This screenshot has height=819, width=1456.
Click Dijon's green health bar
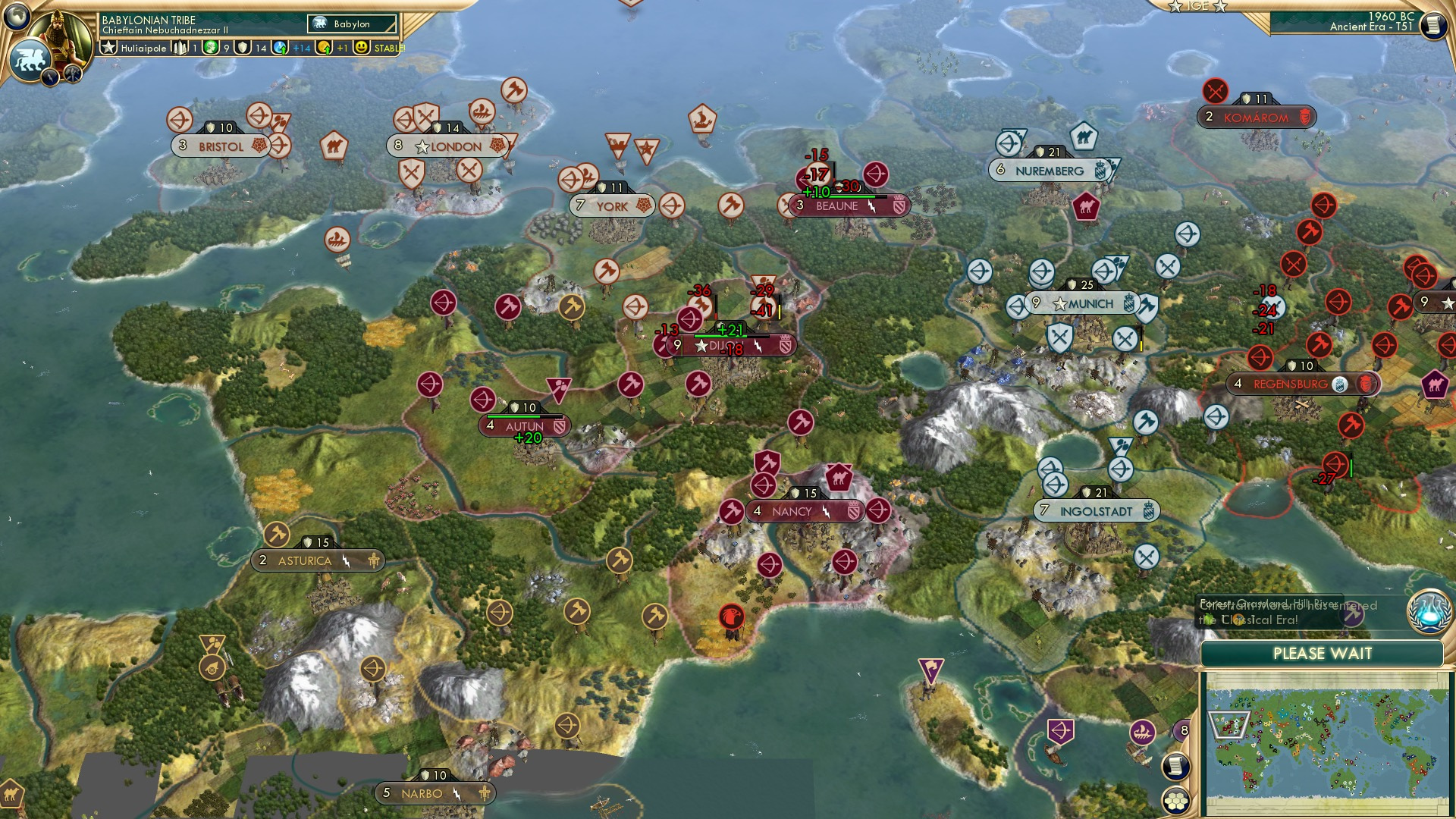[x=720, y=332]
